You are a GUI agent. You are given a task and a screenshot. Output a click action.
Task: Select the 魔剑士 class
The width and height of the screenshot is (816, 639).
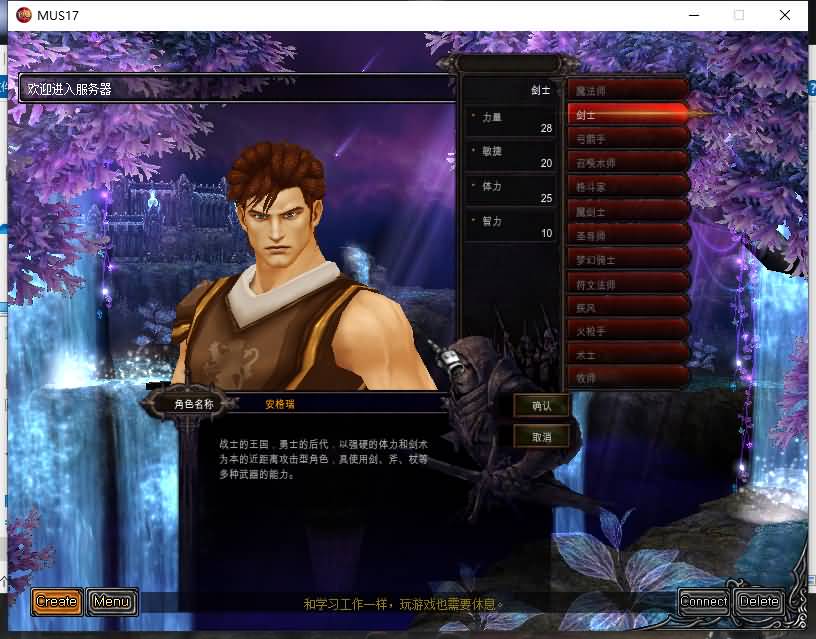point(627,211)
